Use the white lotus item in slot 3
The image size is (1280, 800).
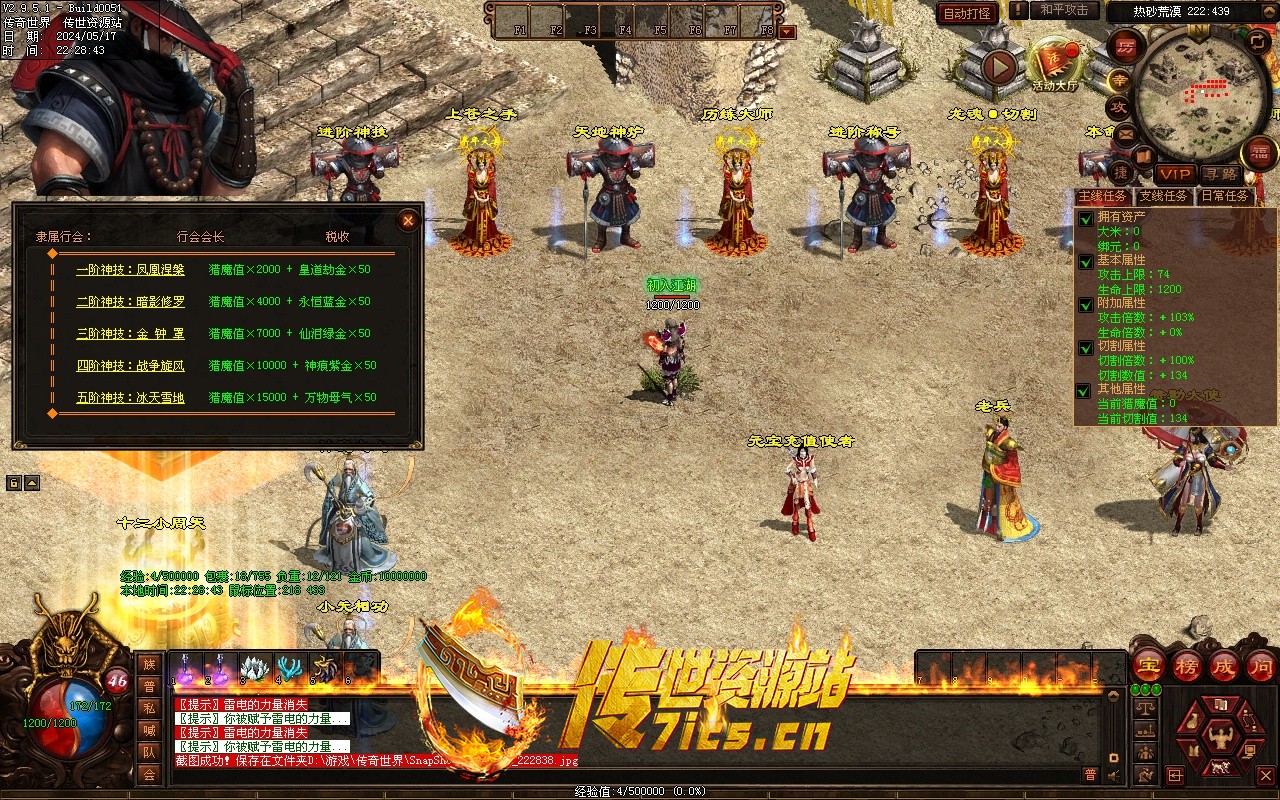coord(255,668)
